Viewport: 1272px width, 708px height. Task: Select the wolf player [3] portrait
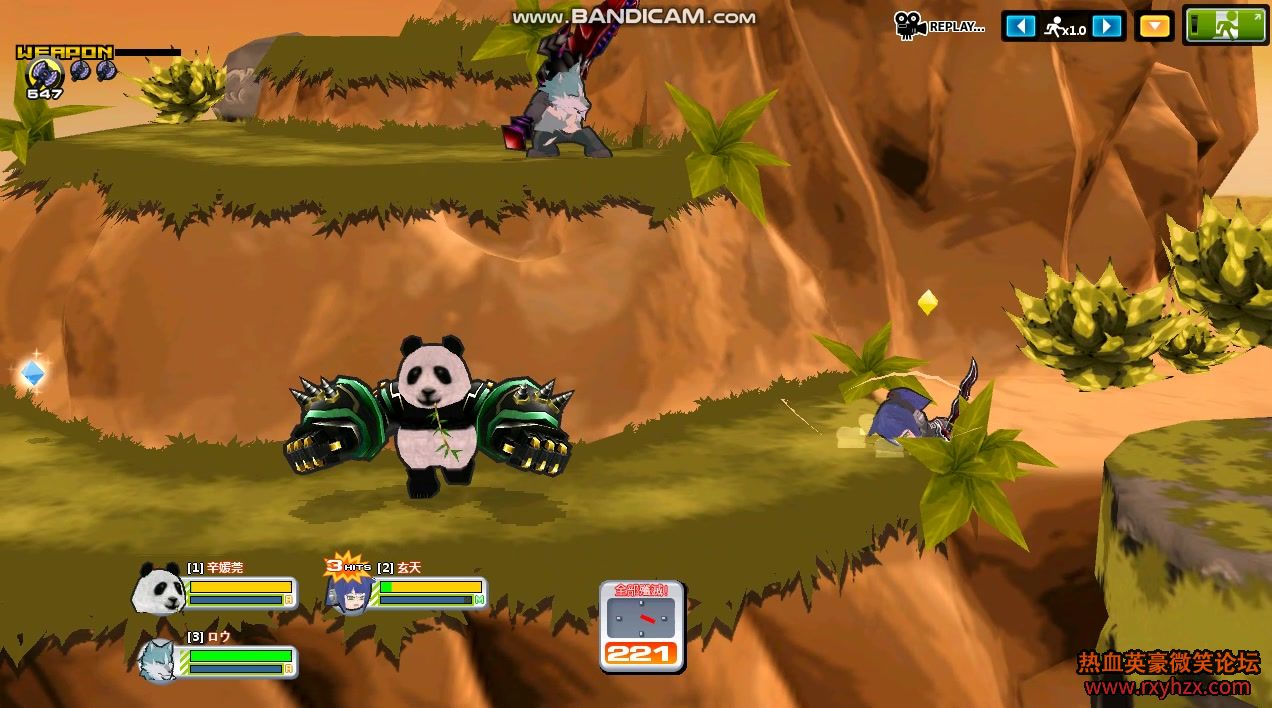tap(159, 659)
